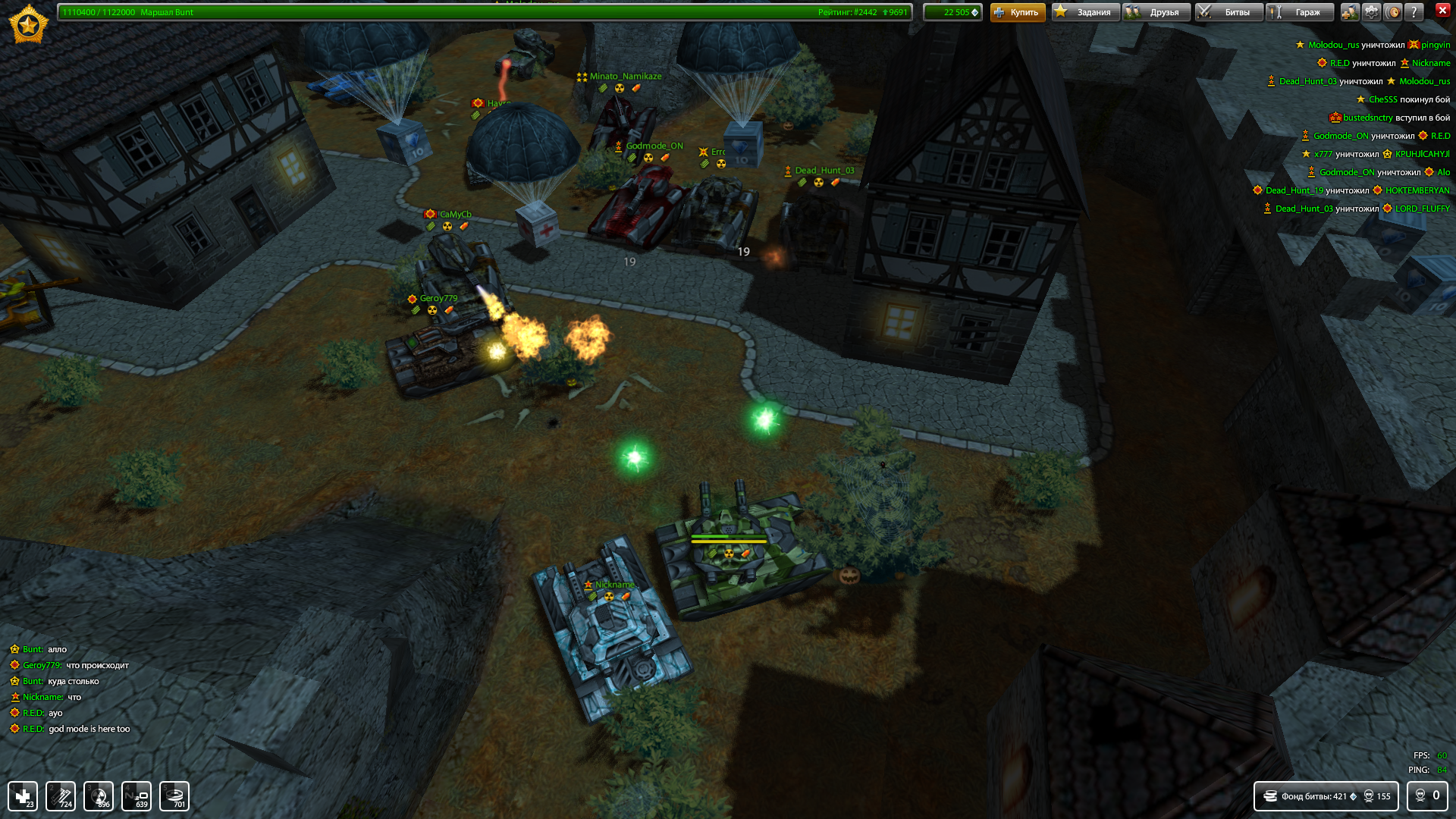The width and height of the screenshot is (1456, 819).
Task: Place a mine from supply slot
Action: [174, 796]
